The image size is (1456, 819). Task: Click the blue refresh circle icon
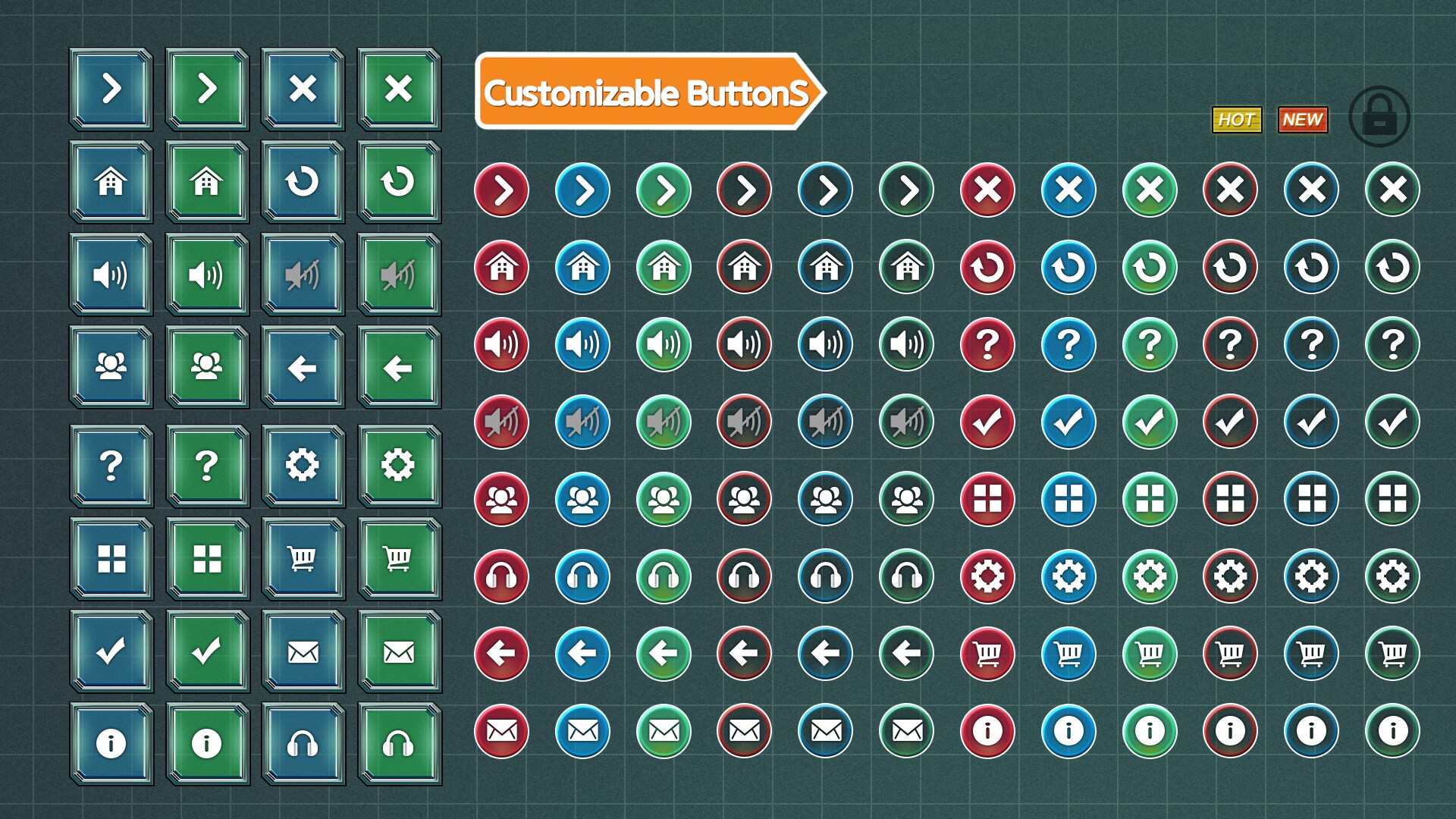coord(1068,267)
